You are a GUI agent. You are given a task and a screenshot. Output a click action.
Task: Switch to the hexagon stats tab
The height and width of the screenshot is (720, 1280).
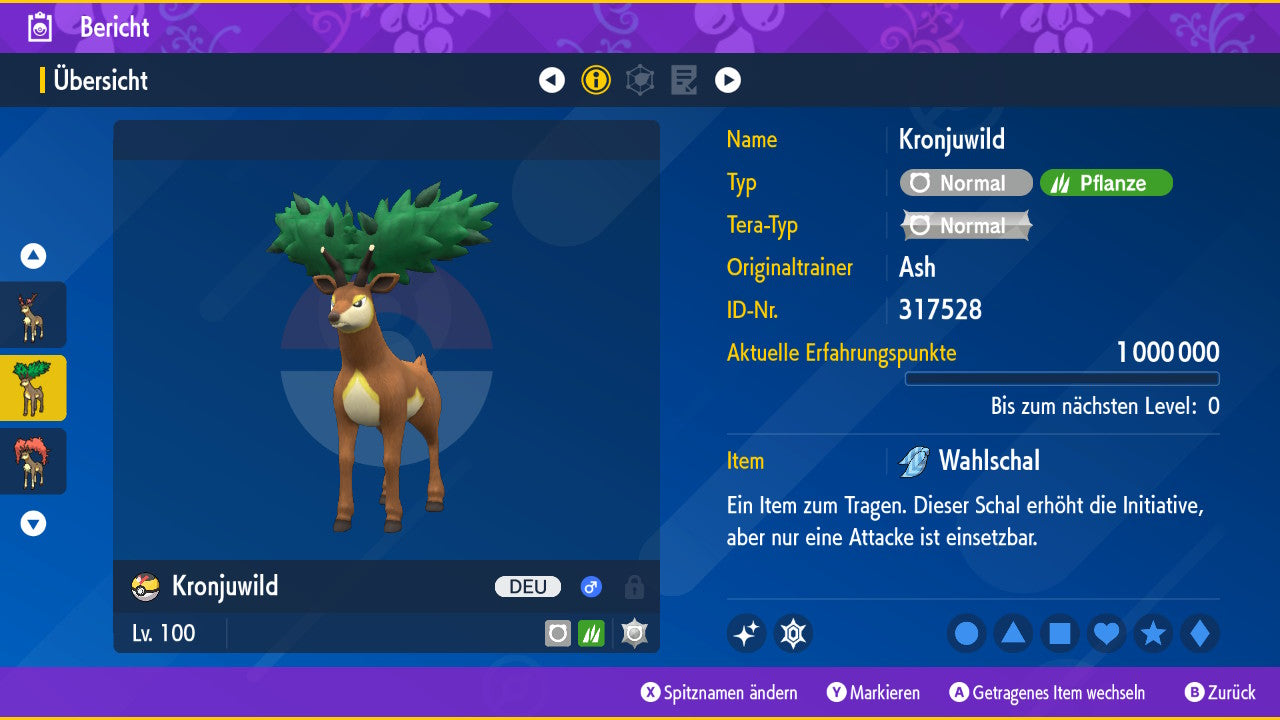pyautogui.click(x=640, y=80)
